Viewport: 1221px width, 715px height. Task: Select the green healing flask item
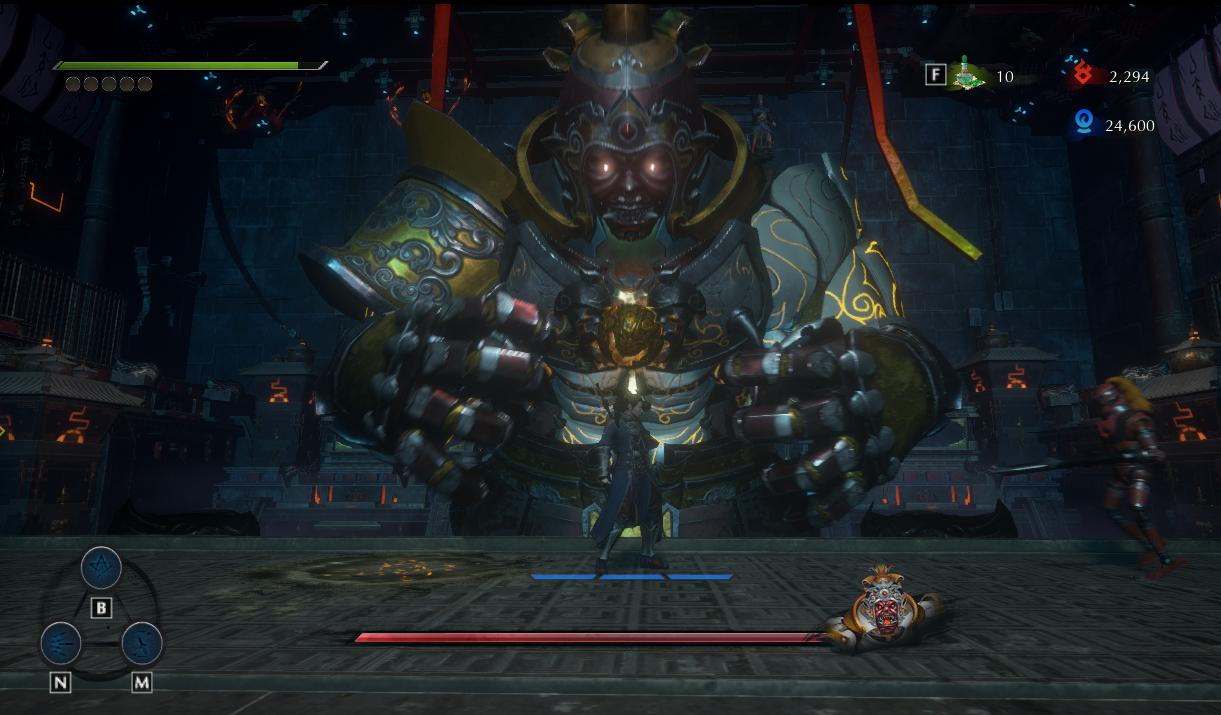(966, 75)
